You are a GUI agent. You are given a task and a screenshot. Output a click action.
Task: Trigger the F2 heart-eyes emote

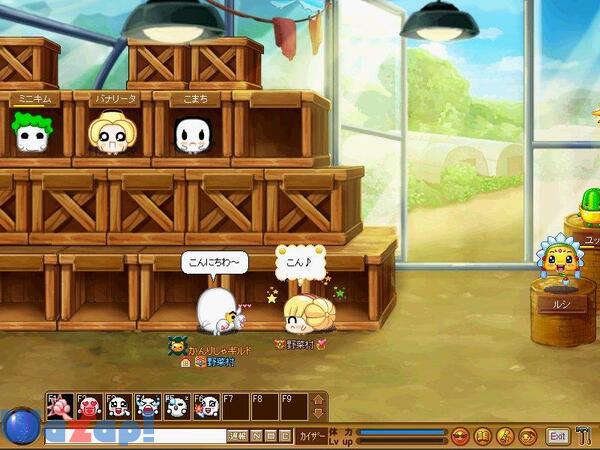point(89,406)
